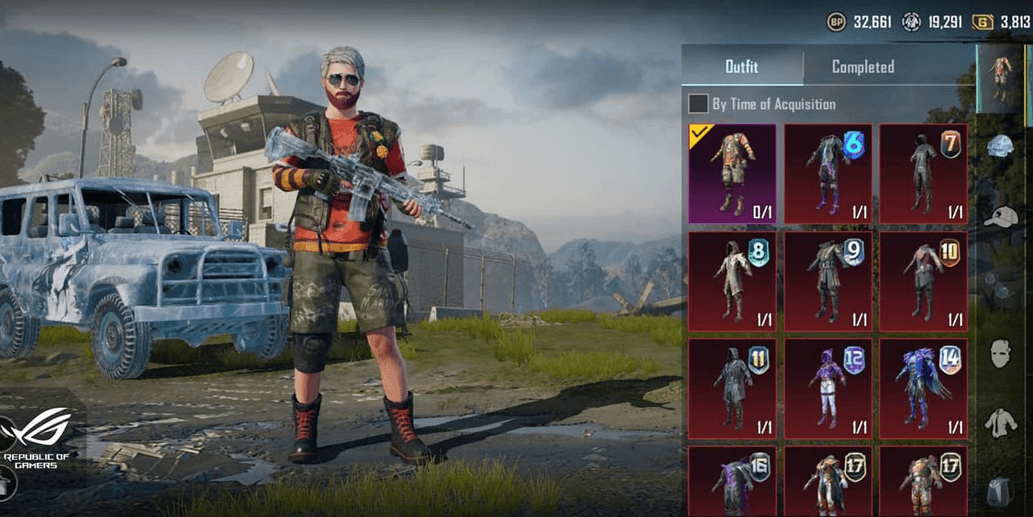Show the face mask category

(x=1001, y=353)
